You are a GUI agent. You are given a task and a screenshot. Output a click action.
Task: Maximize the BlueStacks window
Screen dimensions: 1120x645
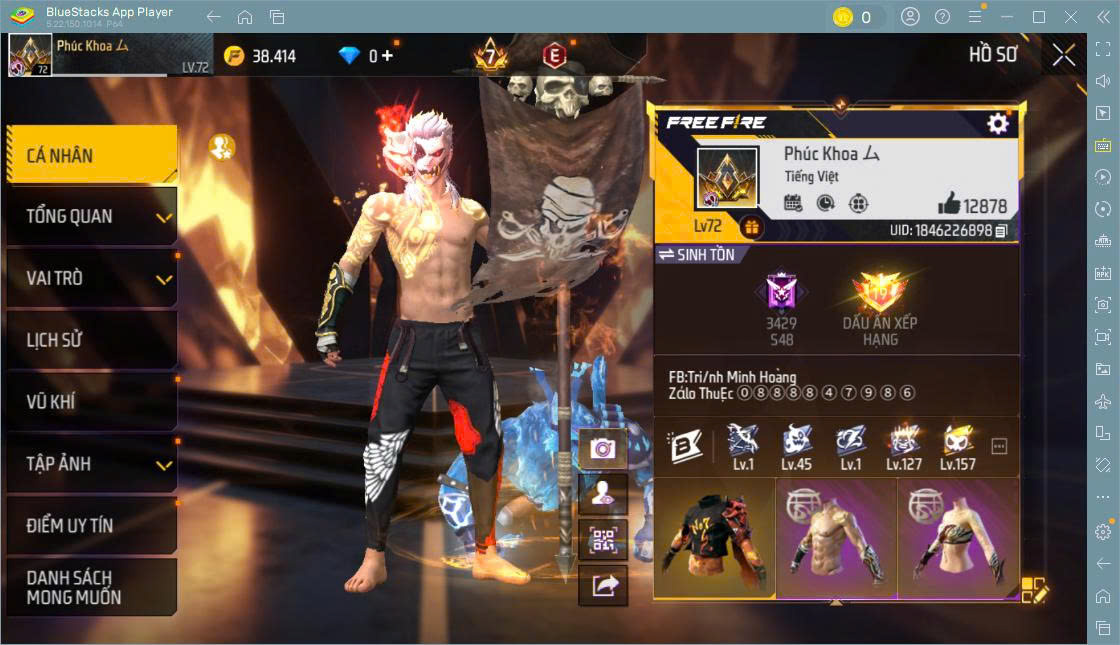tap(1038, 17)
